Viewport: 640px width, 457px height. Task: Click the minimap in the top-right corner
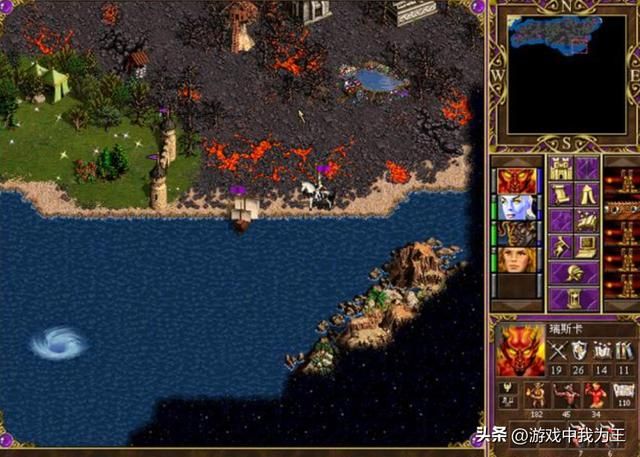563,74
